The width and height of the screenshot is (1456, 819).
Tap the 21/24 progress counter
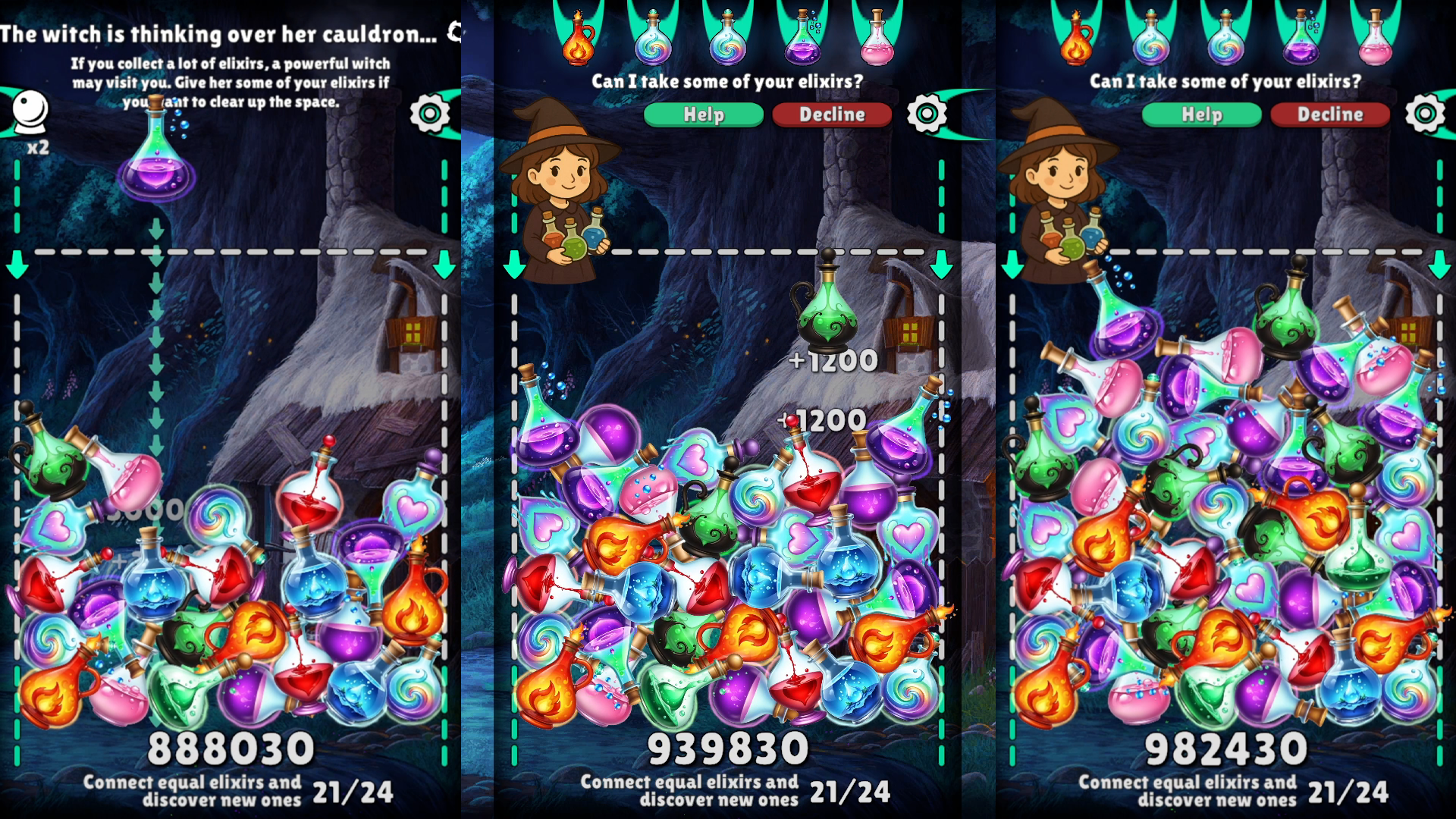pos(849,793)
